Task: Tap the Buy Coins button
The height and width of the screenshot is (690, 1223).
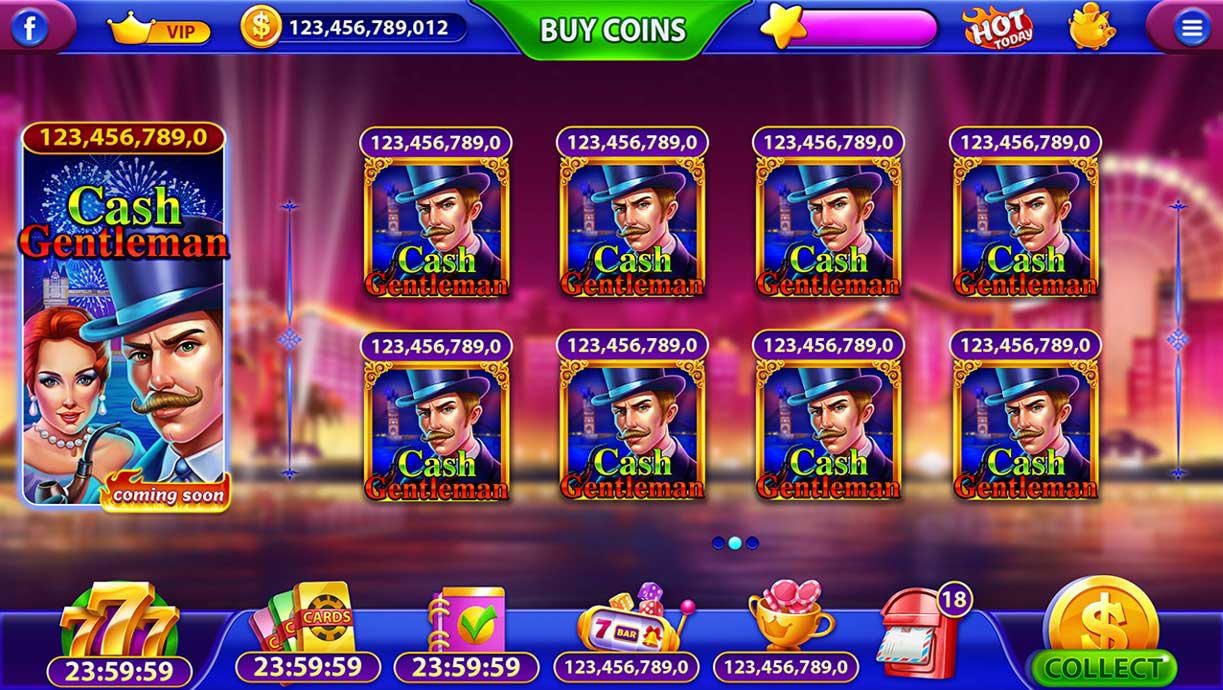Action: 613,30
